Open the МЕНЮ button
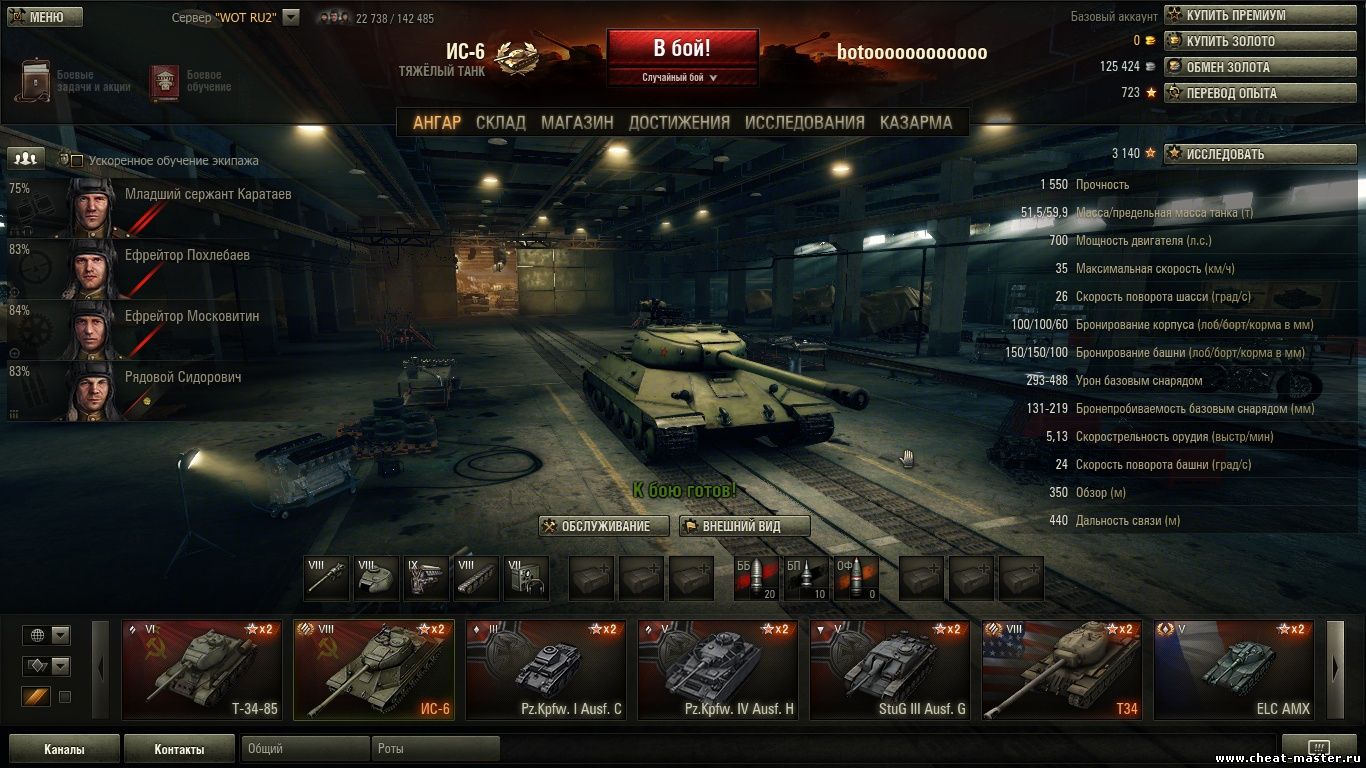1366x768 pixels. pyautogui.click(x=44, y=17)
